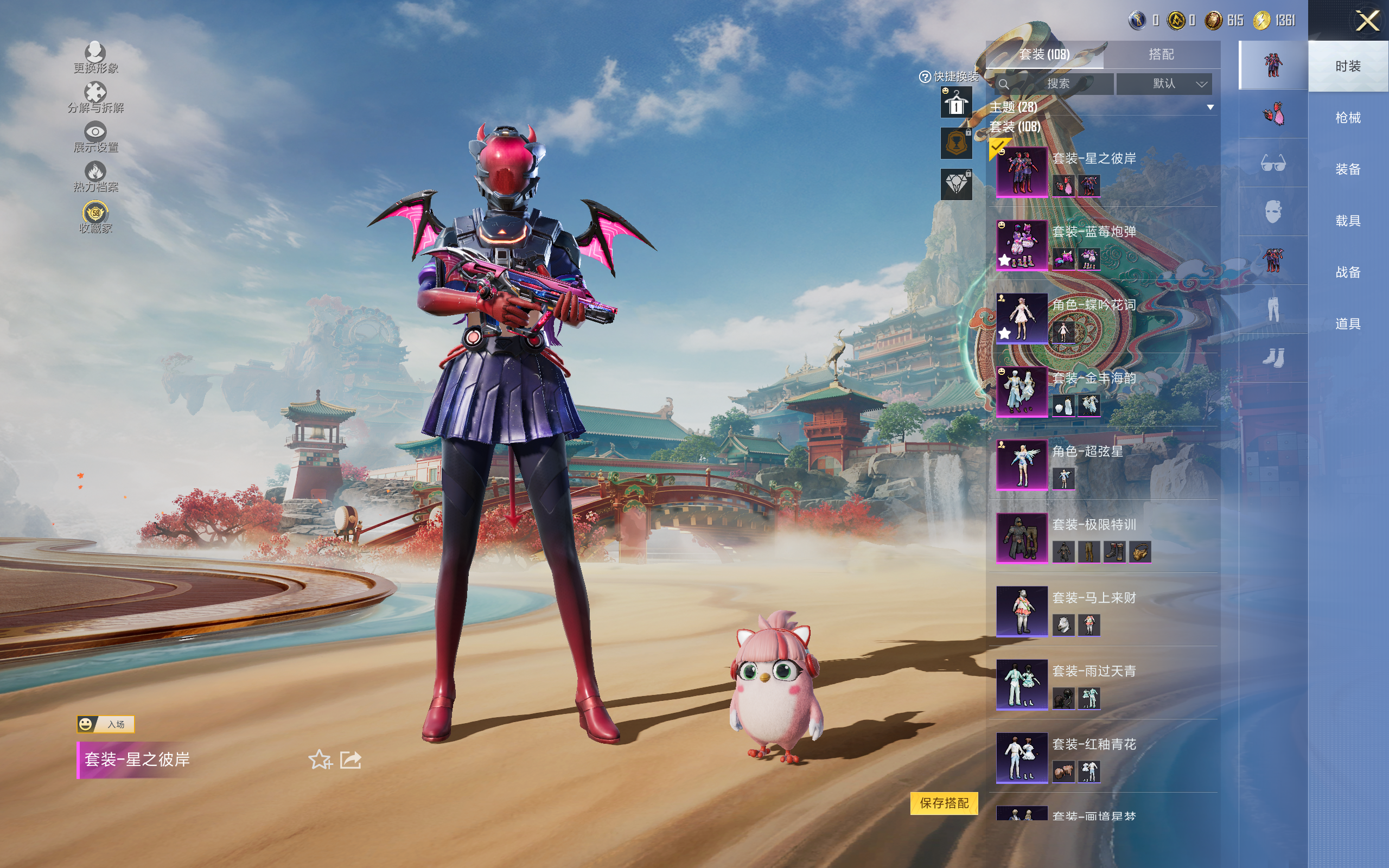Expand the 主题 (28) section

1210,107
